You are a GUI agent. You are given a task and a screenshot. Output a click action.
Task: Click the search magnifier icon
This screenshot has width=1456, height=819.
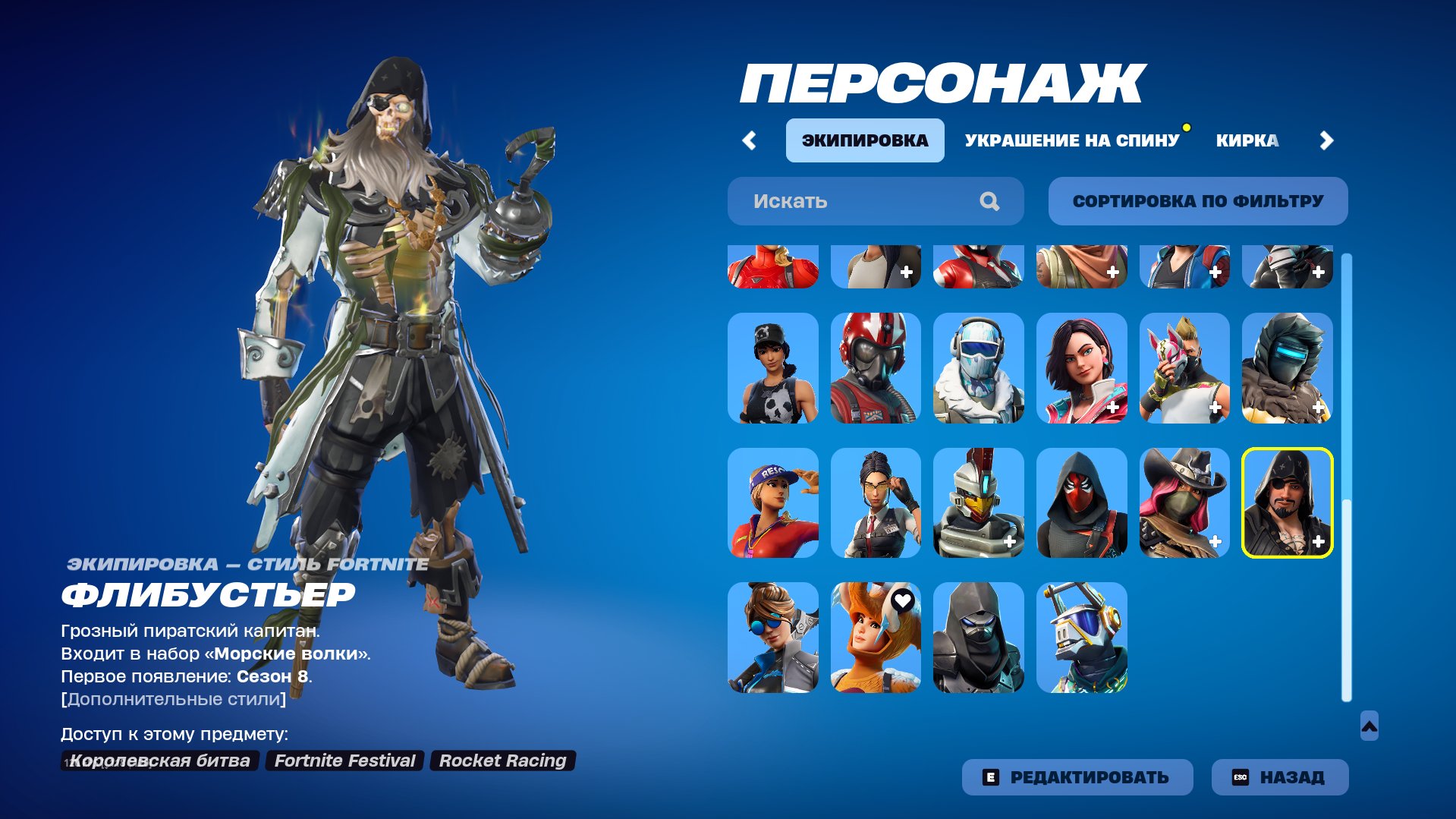[x=989, y=200]
